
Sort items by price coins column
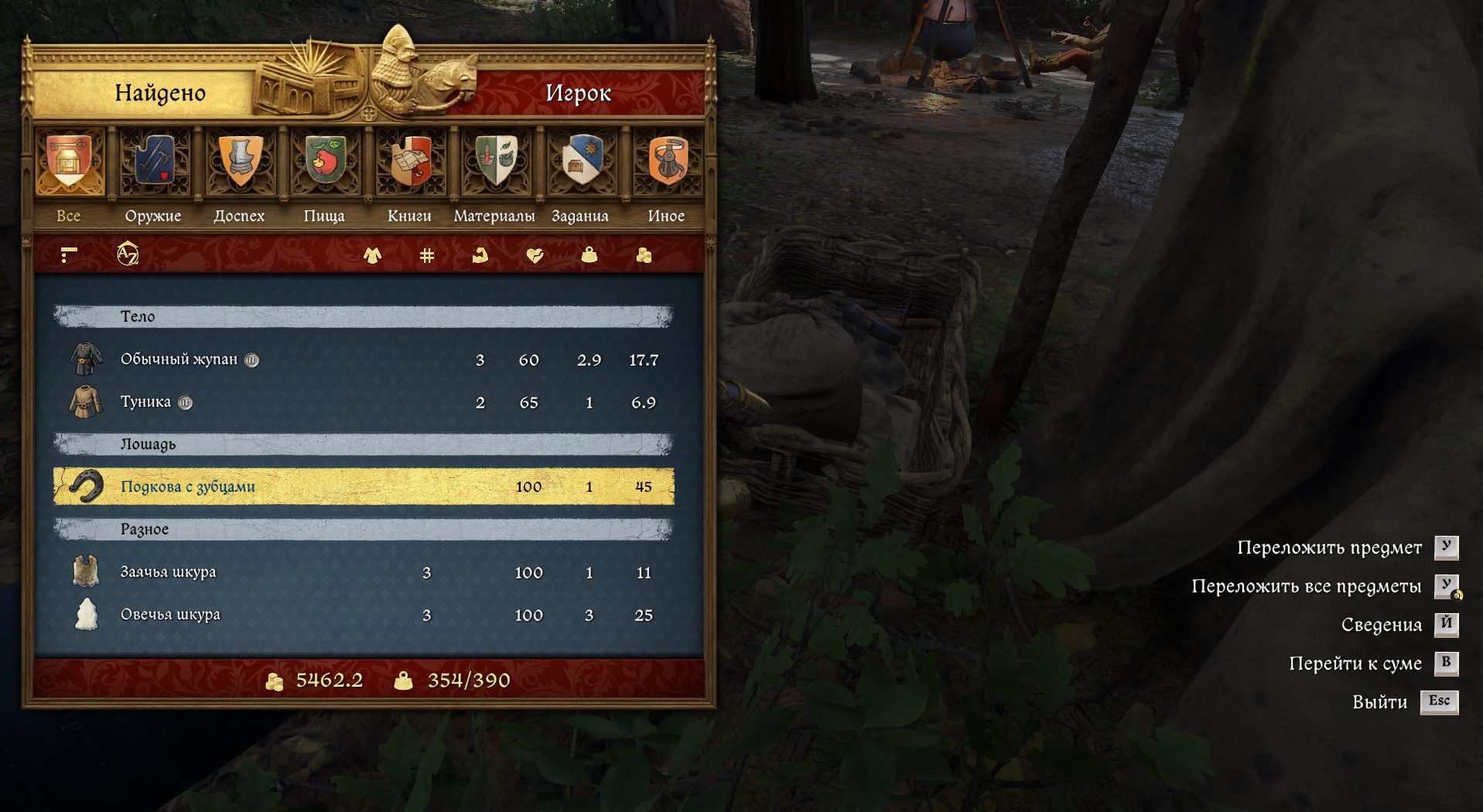point(644,255)
